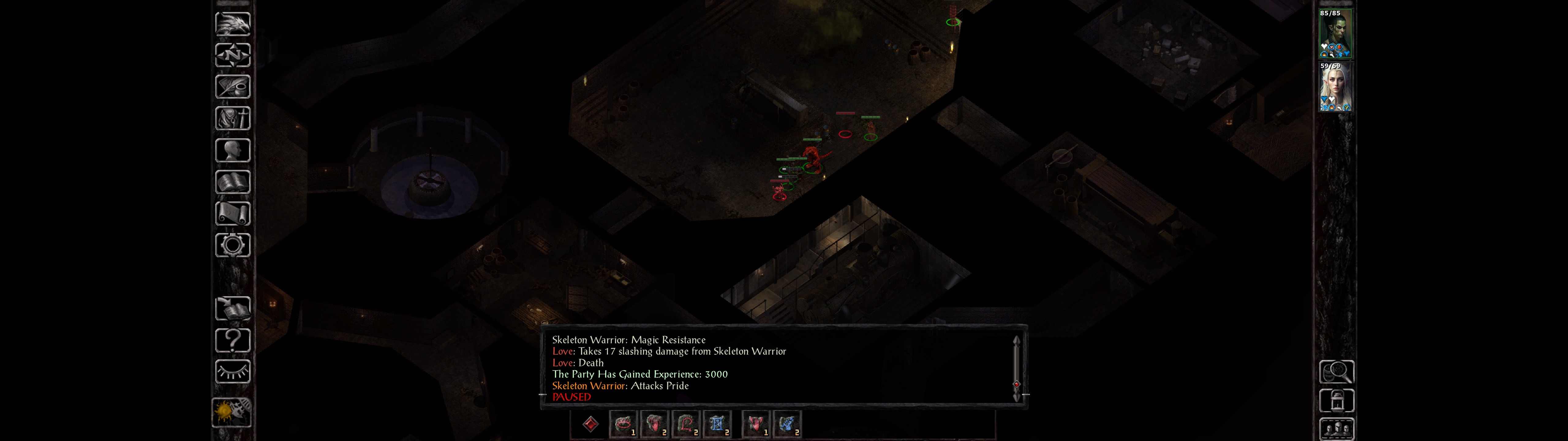Open the inventory screen button
1568x441 pixels.
point(232,119)
